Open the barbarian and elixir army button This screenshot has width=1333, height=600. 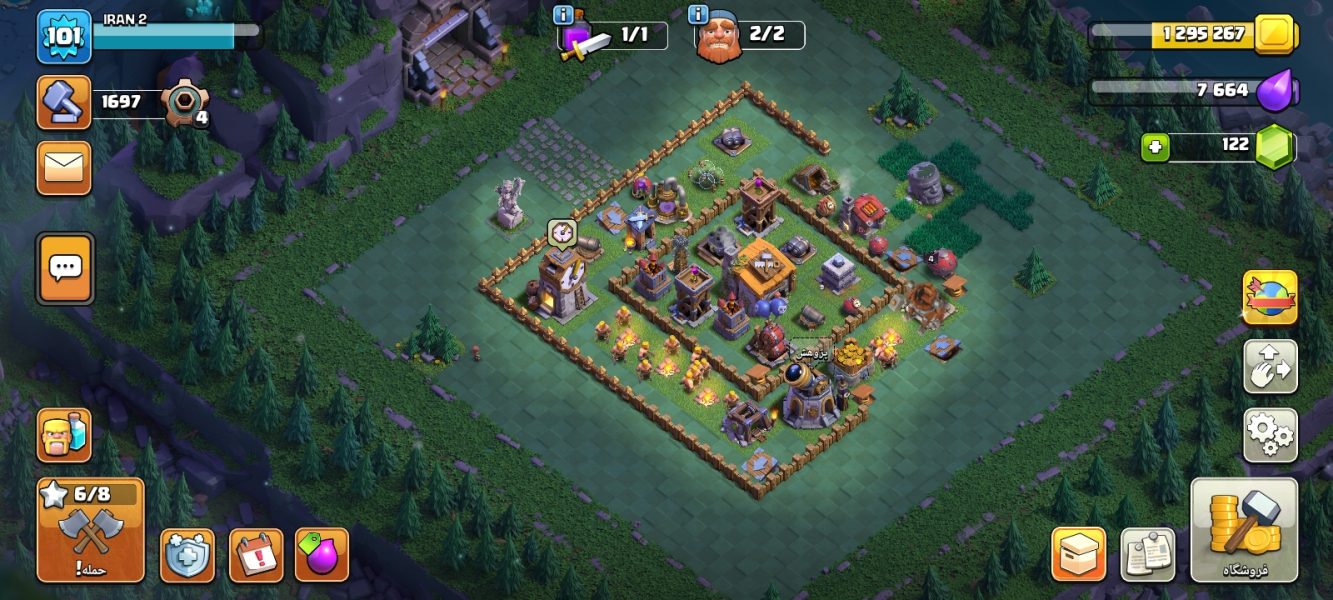[64, 435]
